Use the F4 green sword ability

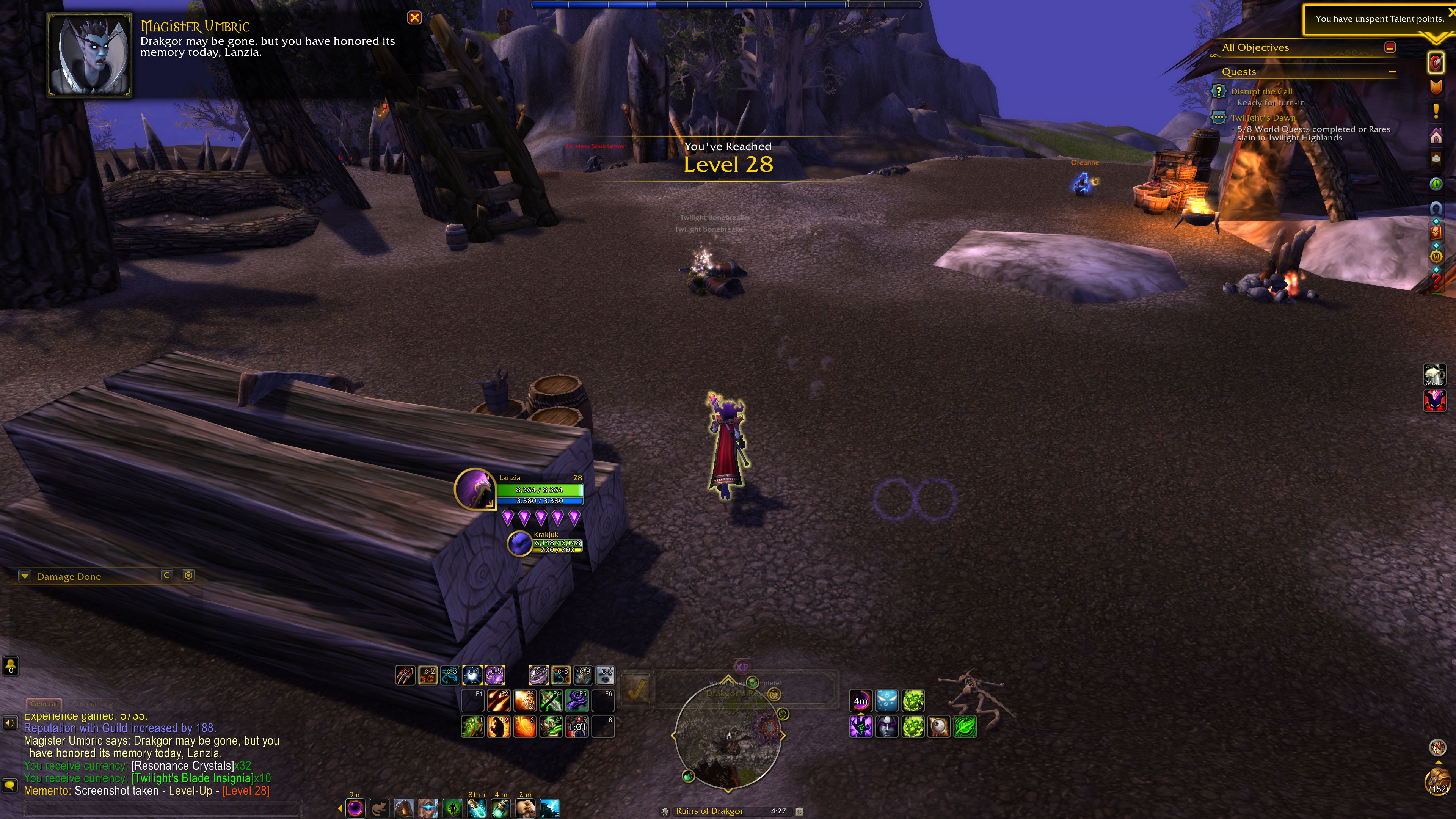coord(551,700)
